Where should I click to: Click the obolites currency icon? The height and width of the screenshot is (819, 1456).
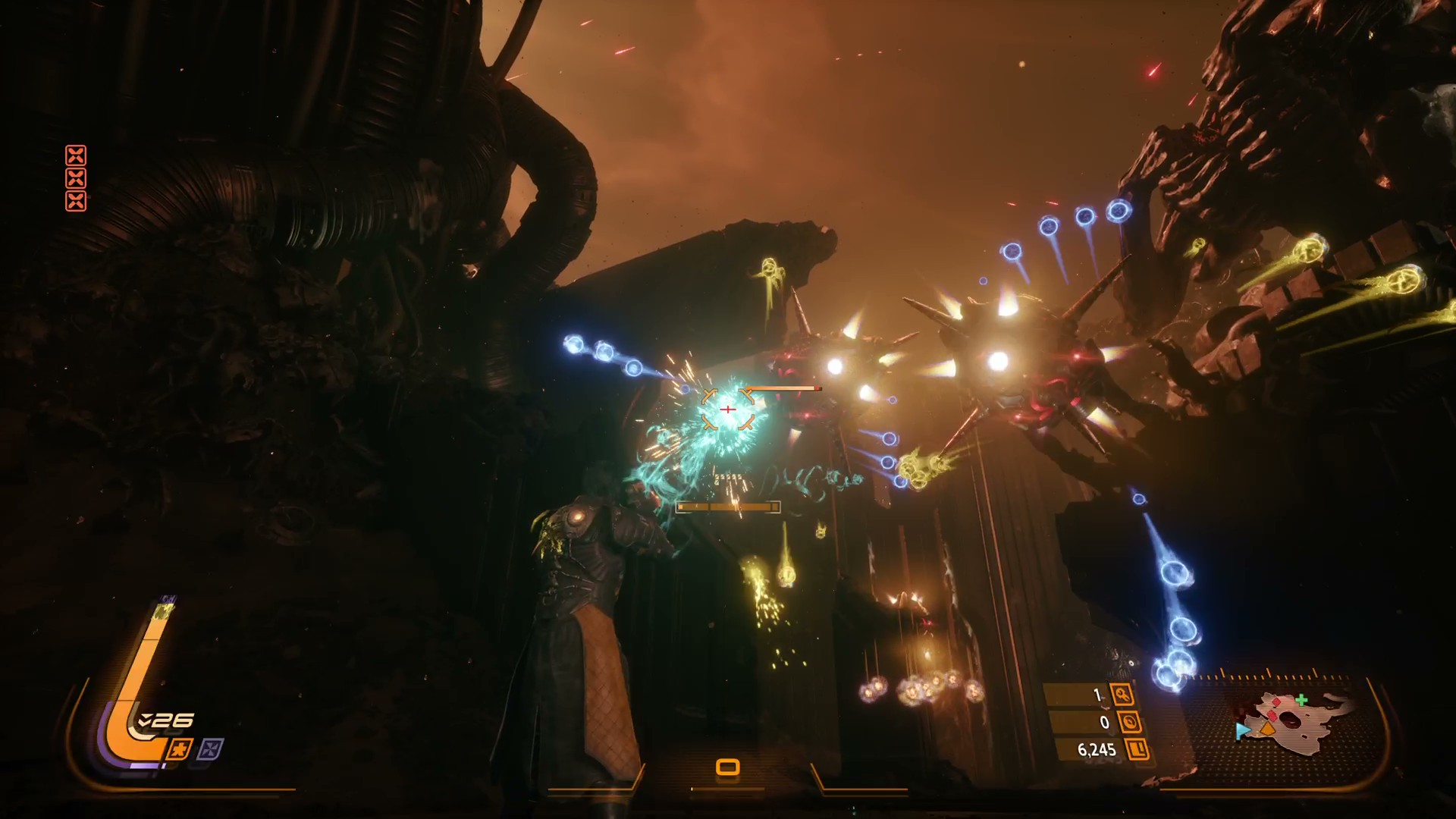coord(1138,750)
